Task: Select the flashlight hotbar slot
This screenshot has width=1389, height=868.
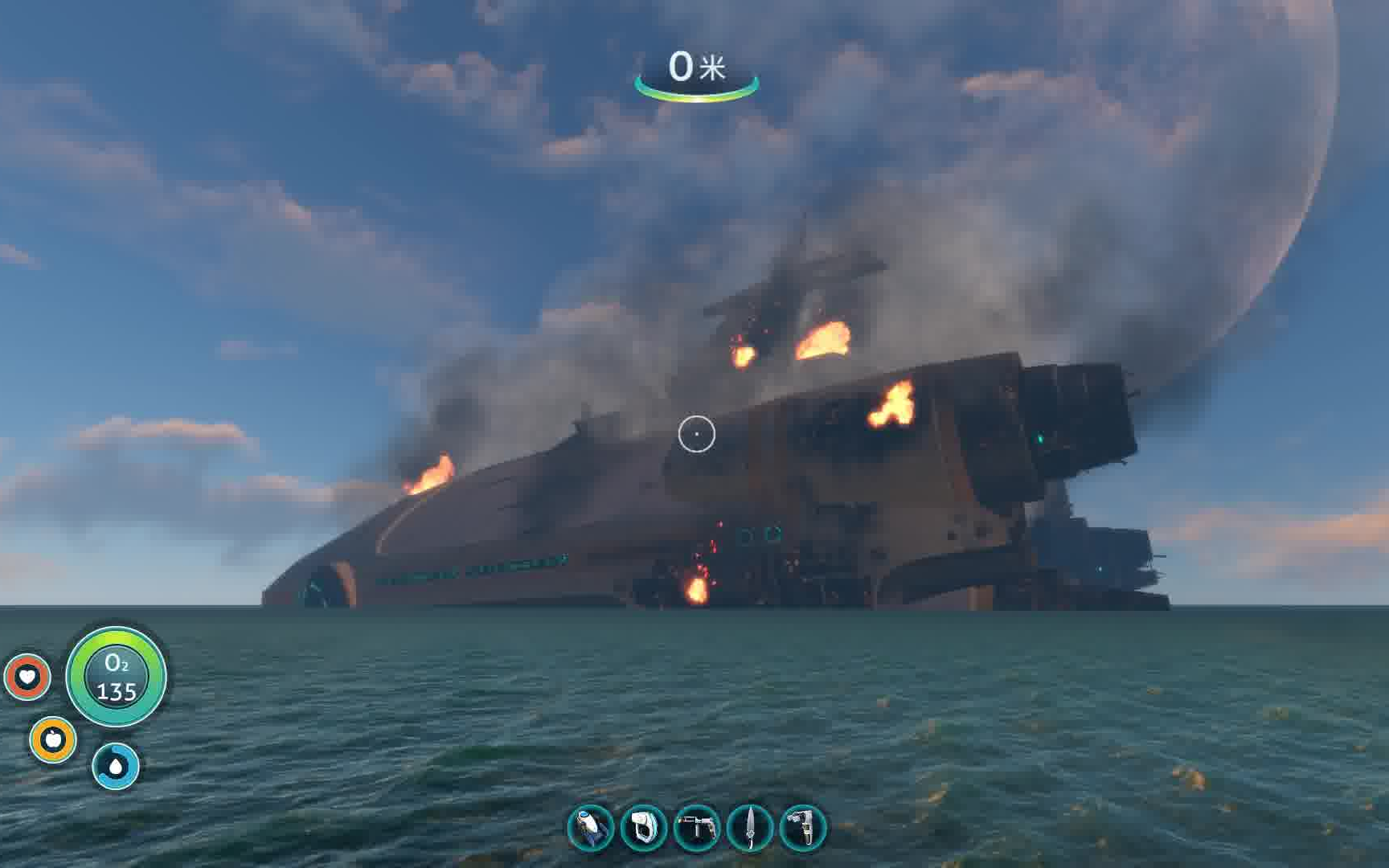Action: click(591, 828)
